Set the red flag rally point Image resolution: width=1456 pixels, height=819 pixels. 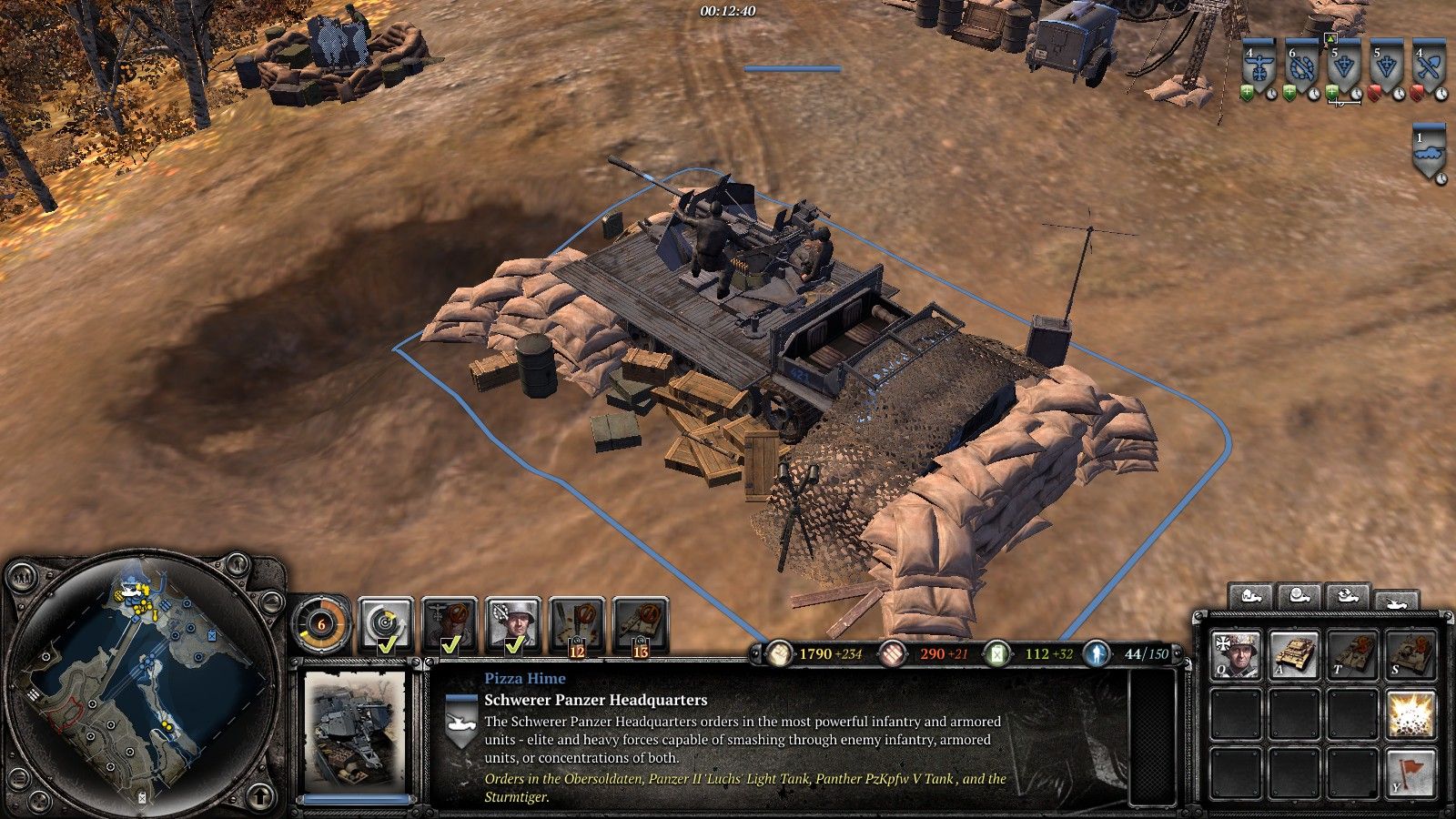point(1410,773)
